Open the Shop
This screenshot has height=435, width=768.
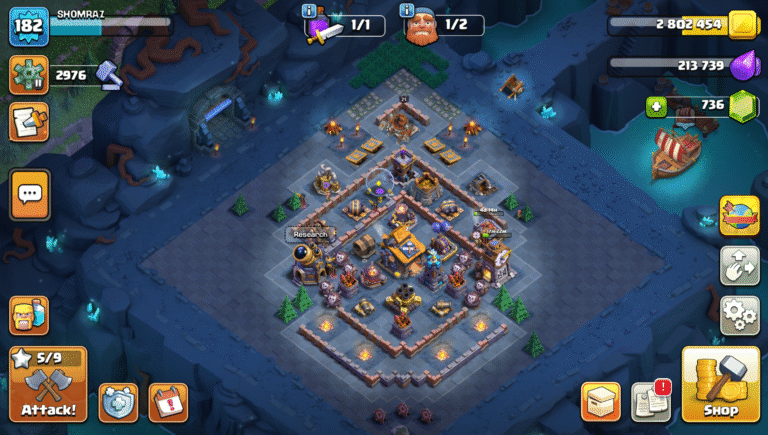tap(721, 385)
